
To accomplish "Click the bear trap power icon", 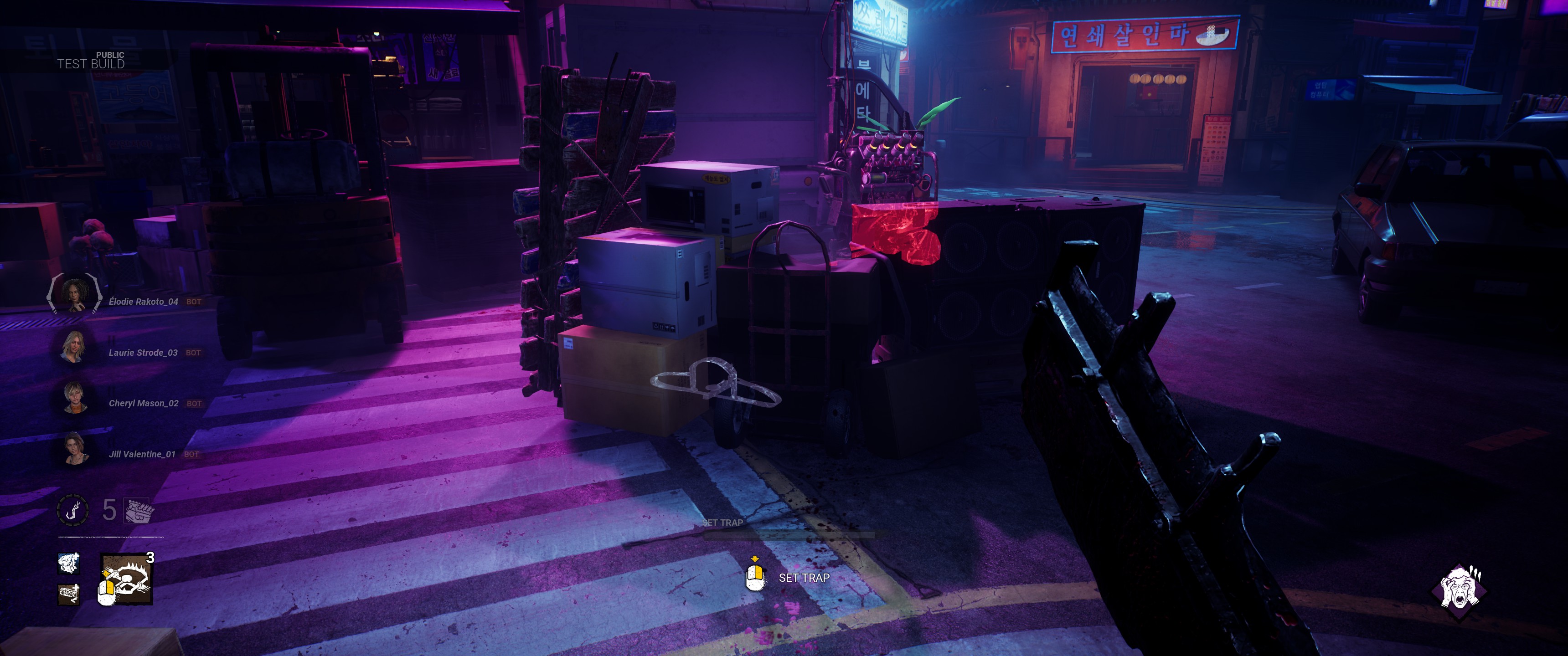I will tap(127, 579).
